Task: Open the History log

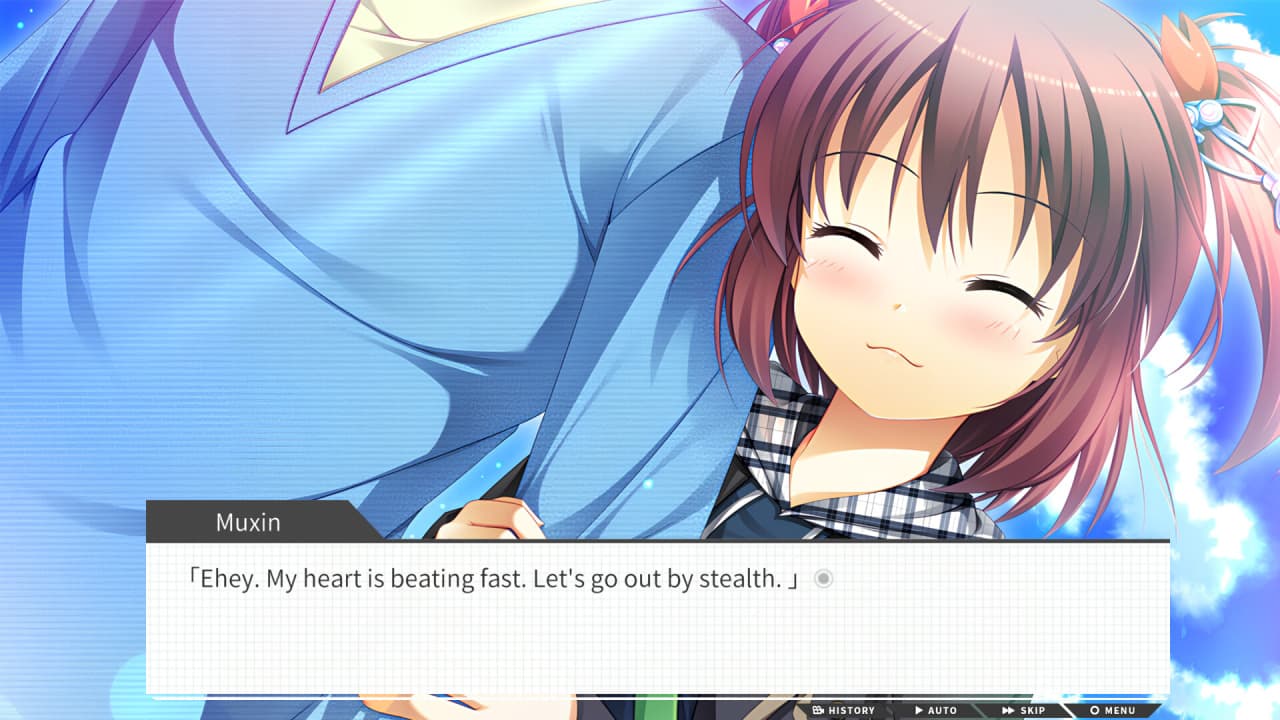Action: pyautogui.click(x=845, y=711)
